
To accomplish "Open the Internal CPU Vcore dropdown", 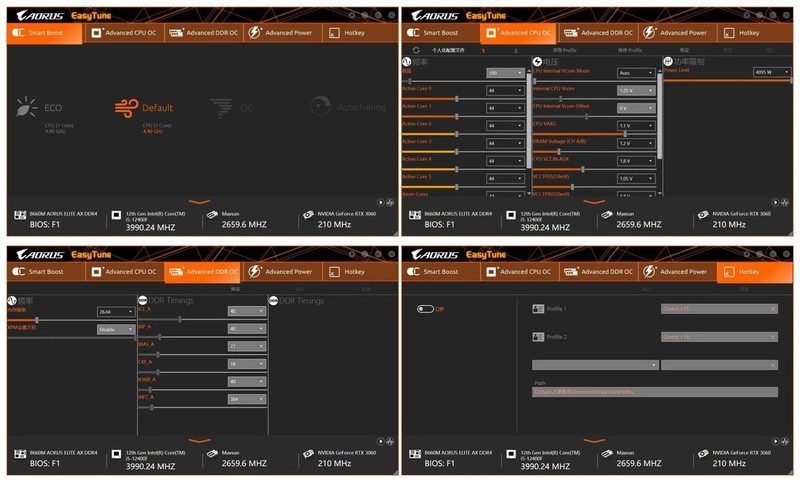I will coord(636,91).
